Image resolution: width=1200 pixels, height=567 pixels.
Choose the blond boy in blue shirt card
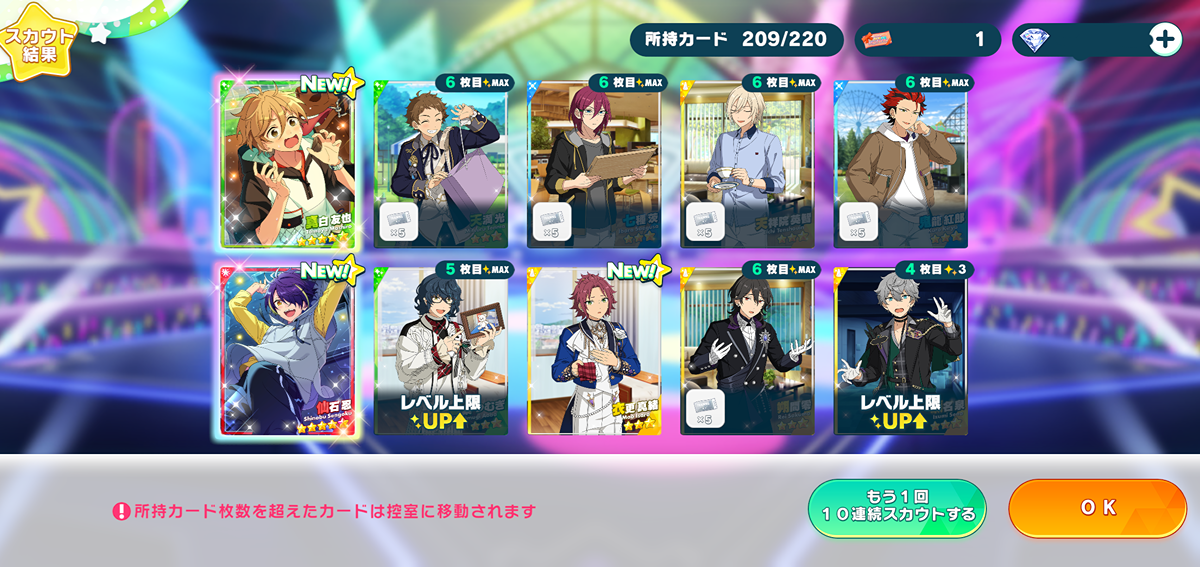(747, 163)
